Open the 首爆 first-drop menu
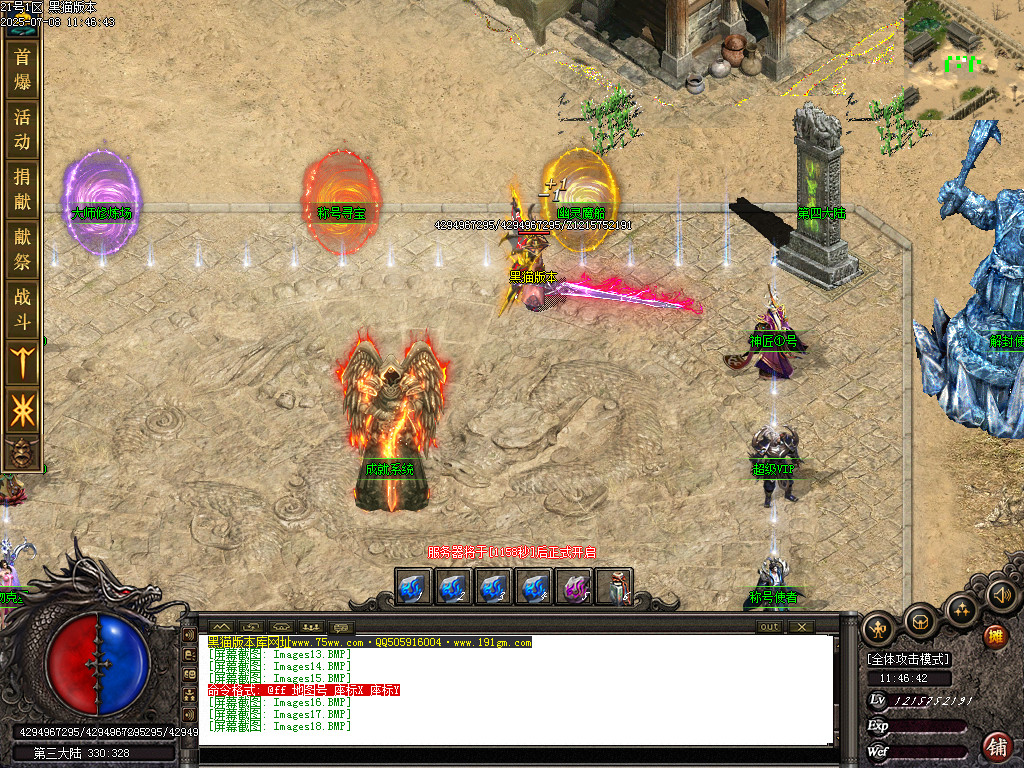 point(22,69)
